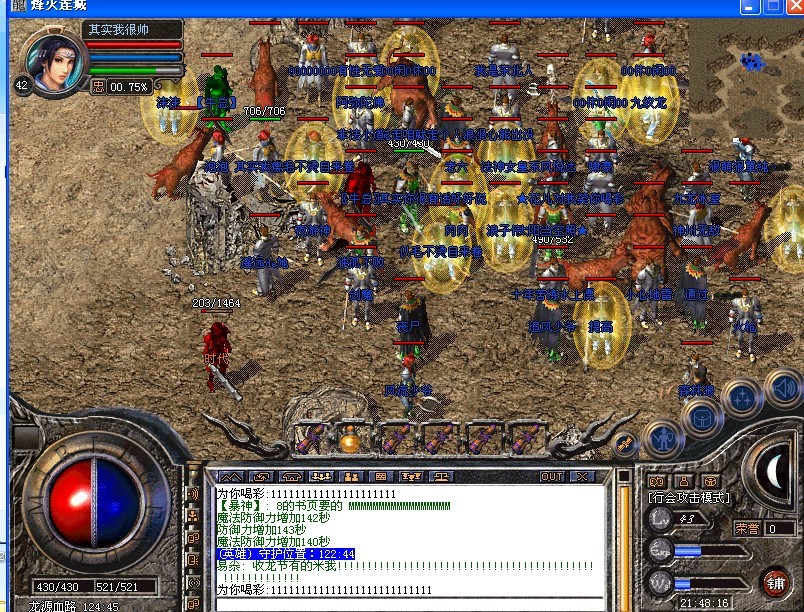The image size is (804, 612).
Task: Click the OUT button above chat
Action: pos(552,476)
